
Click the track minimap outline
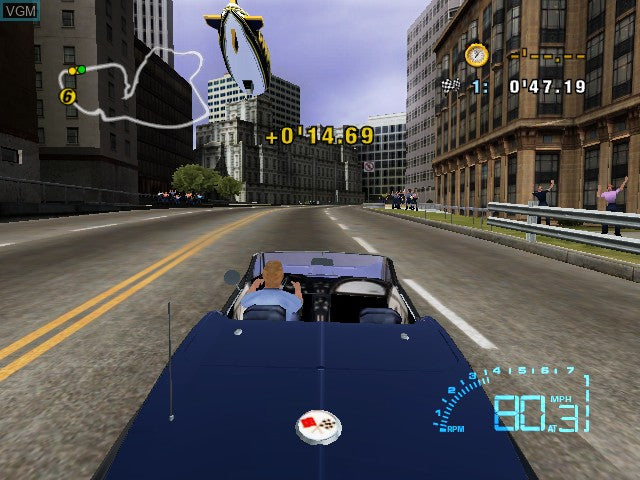pyautogui.click(x=128, y=84)
